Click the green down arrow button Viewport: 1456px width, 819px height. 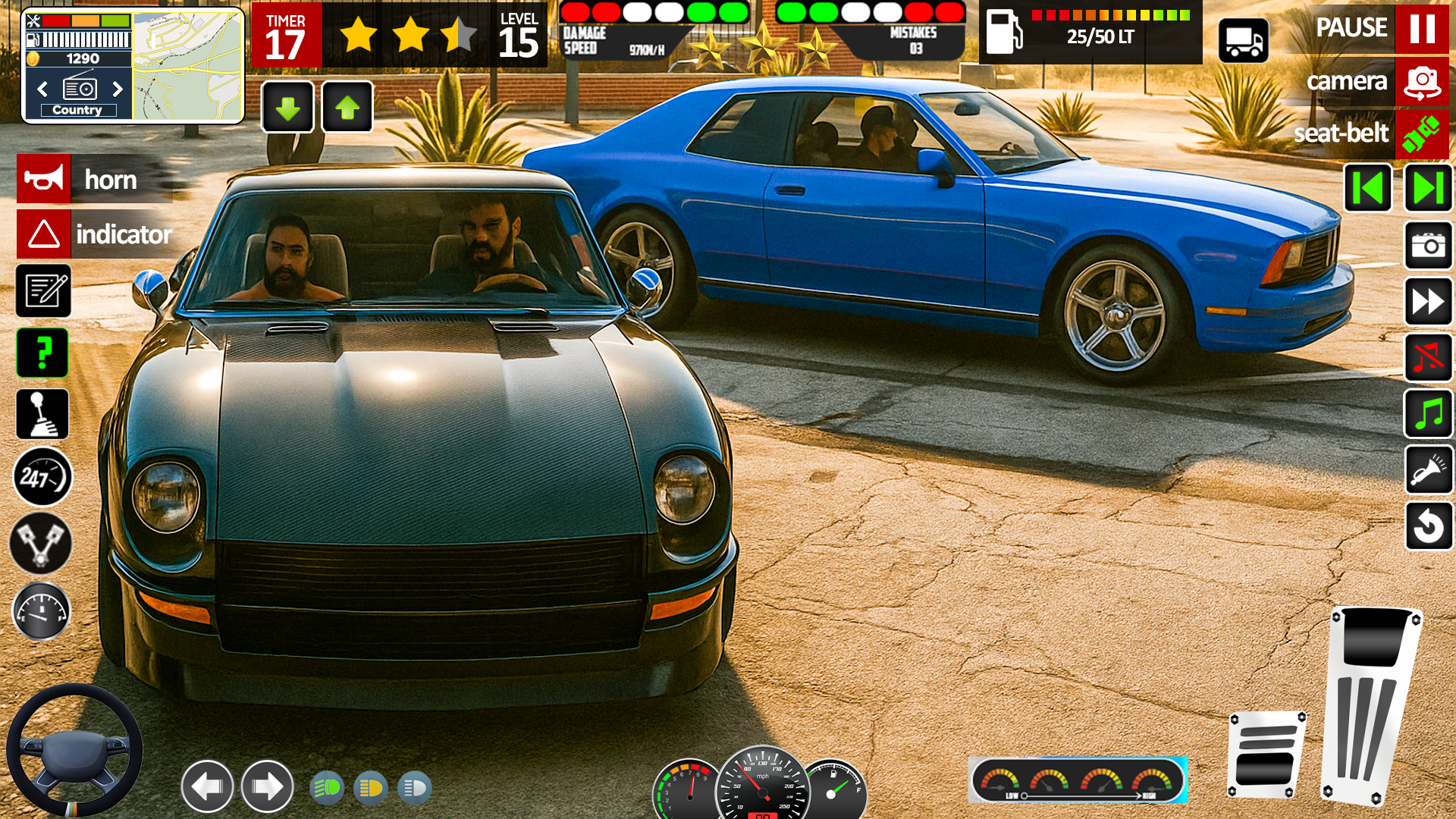coord(287,108)
